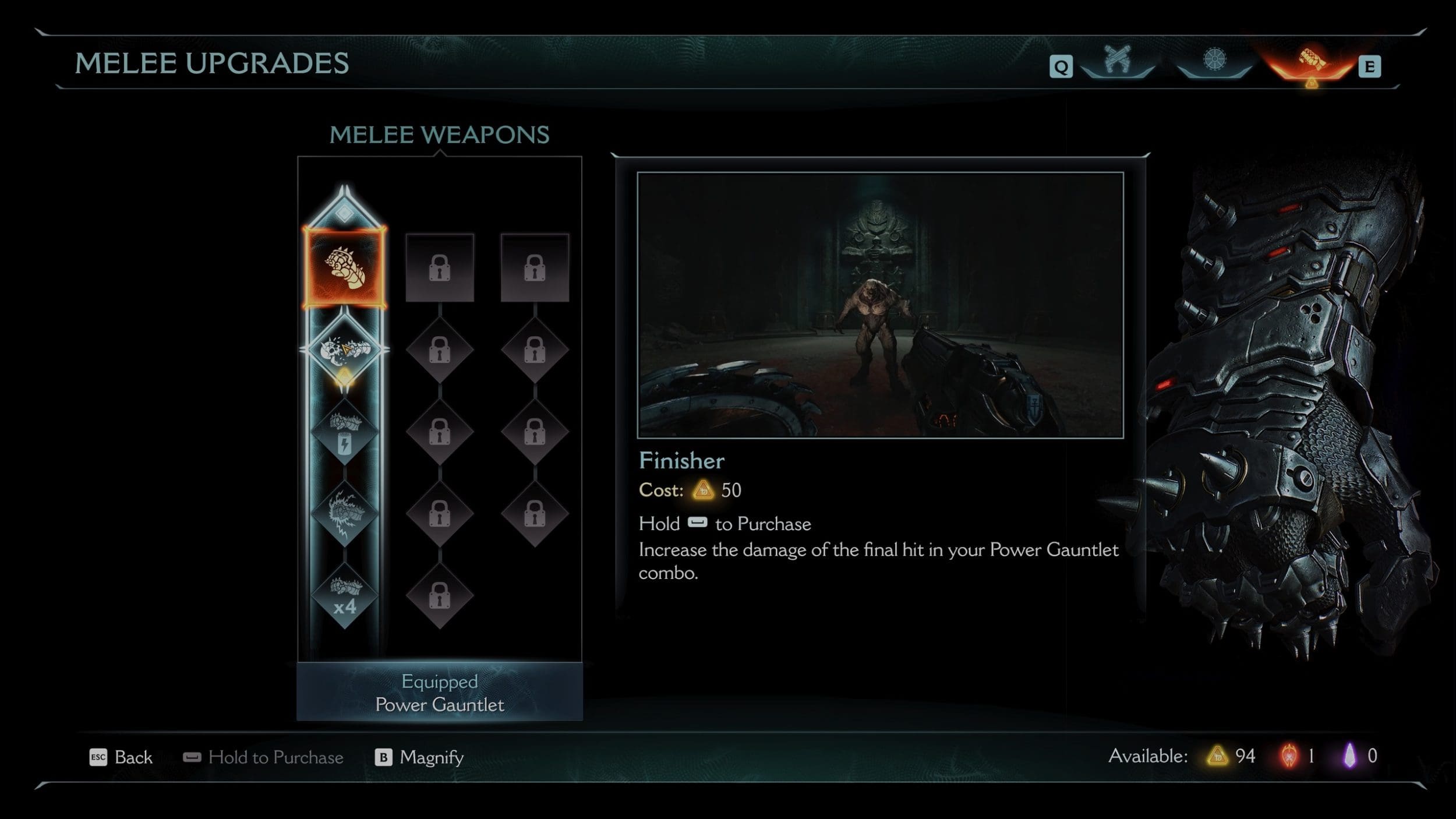
Task: Open the shield upgrades tab
Action: point(1214,61)
